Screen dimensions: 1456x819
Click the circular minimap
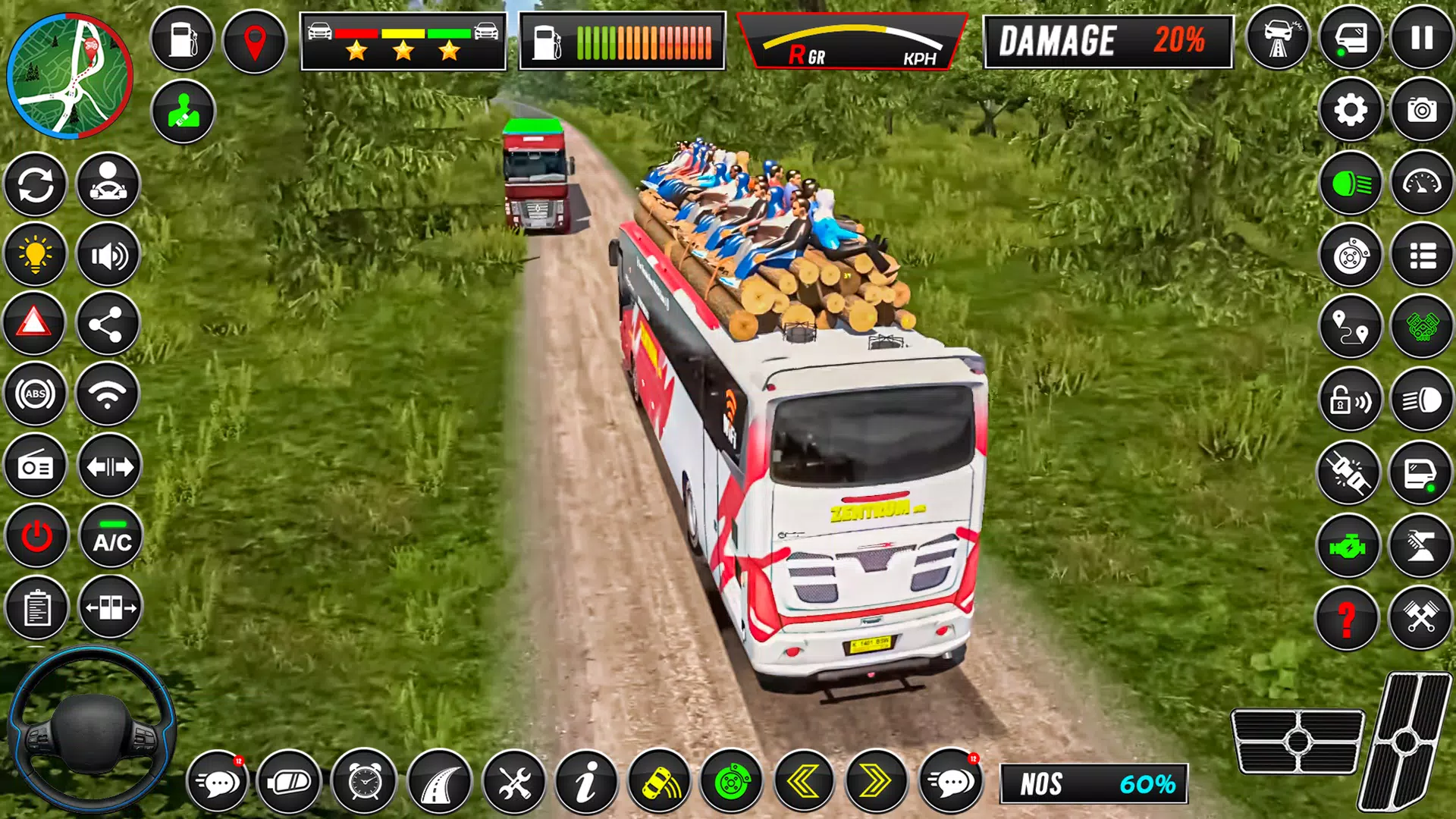70,76
